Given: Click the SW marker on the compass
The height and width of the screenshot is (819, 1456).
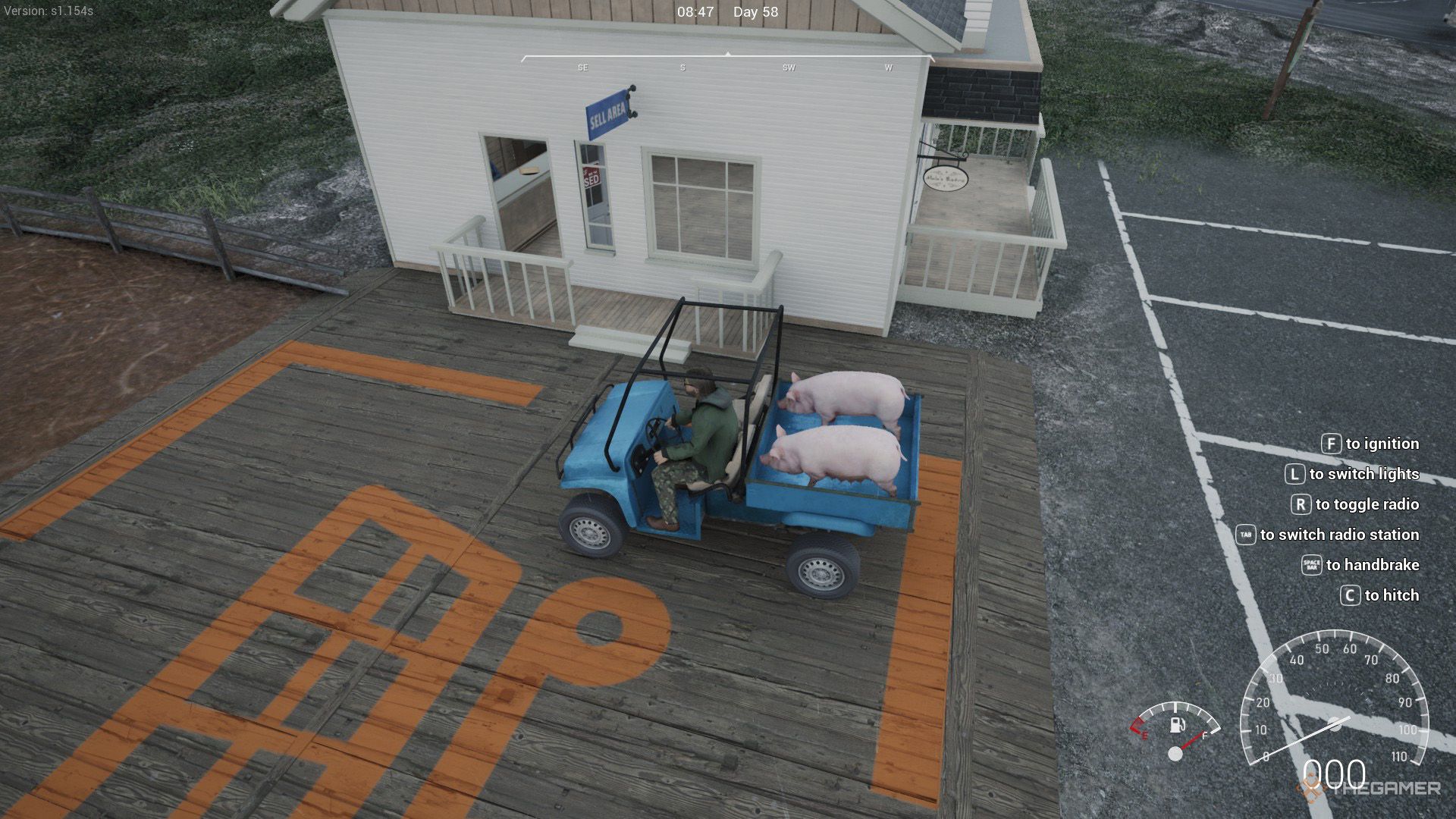Looking at the screenshot, I should [786, 67].
